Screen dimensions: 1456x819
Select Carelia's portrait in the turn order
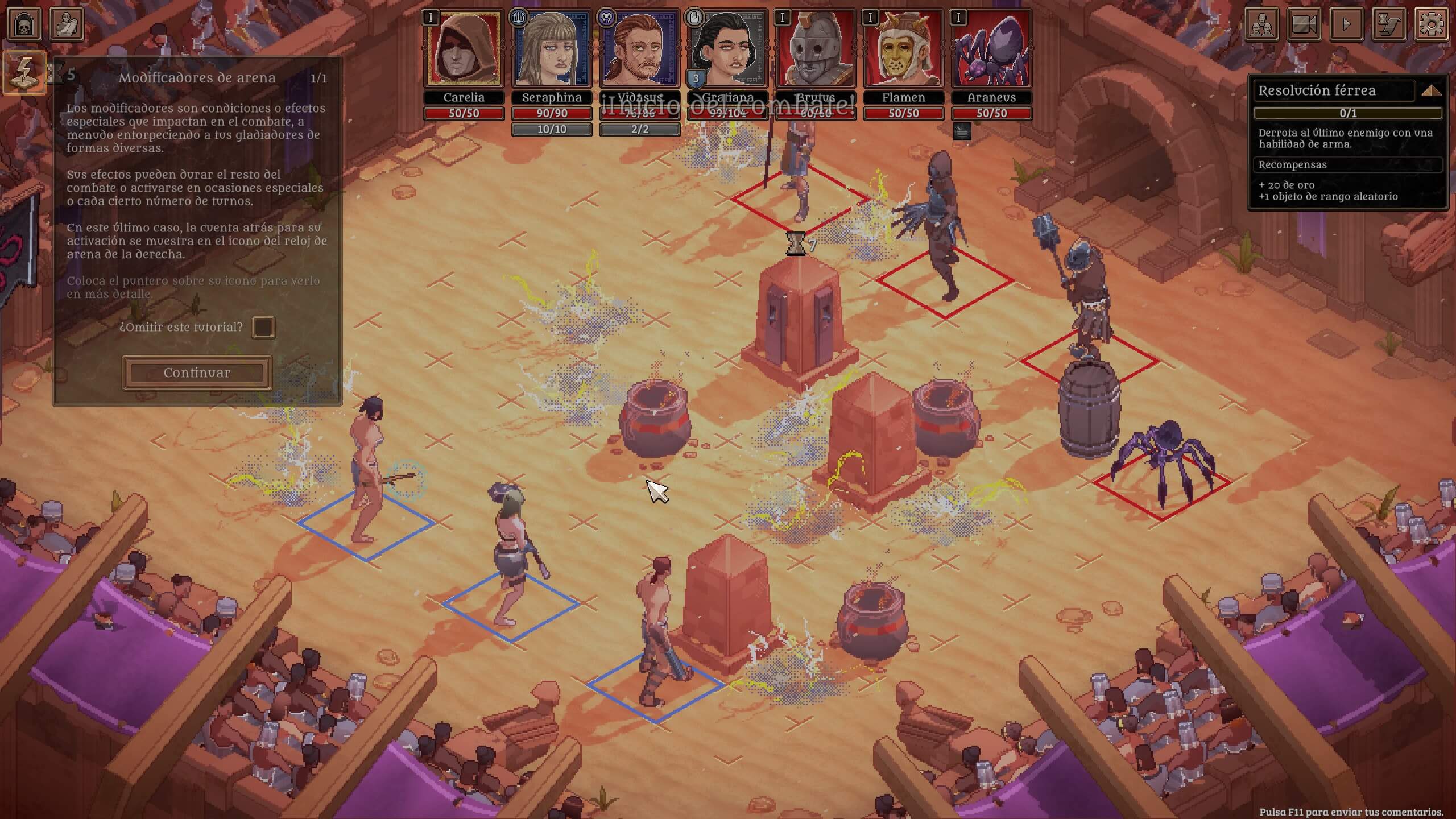(464, 49)
